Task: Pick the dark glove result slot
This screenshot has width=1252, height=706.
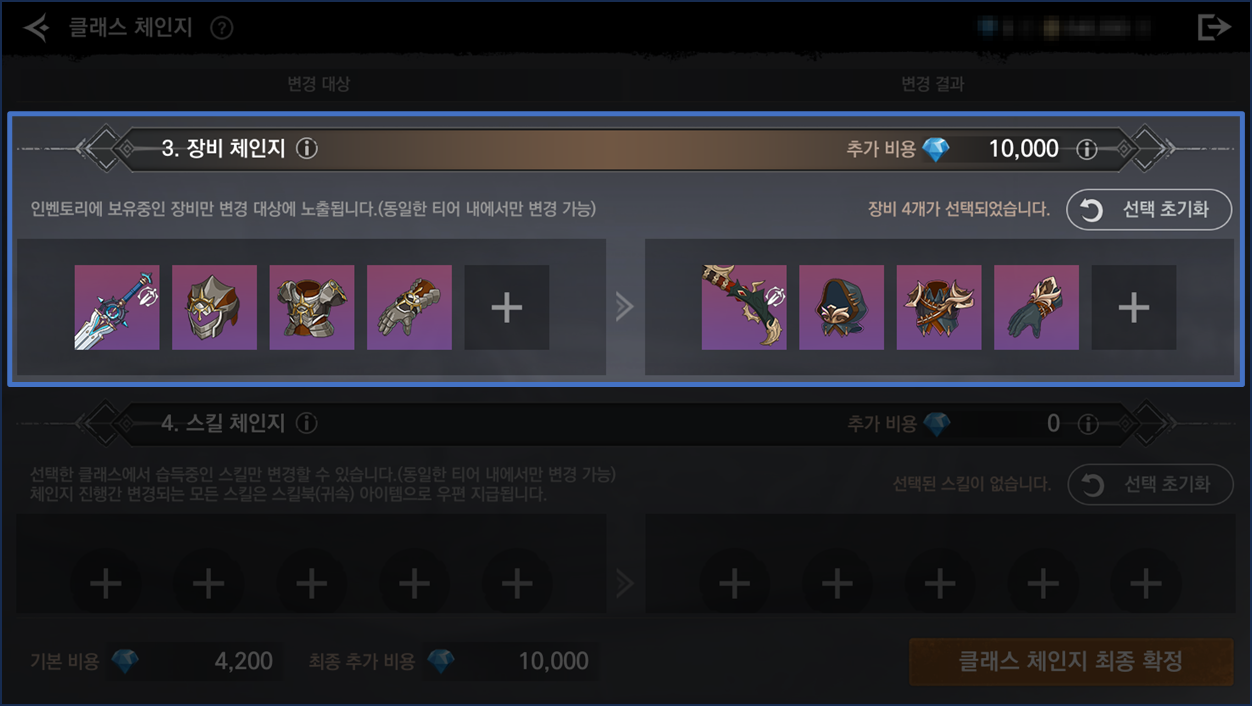Action: click(1036, 308)
